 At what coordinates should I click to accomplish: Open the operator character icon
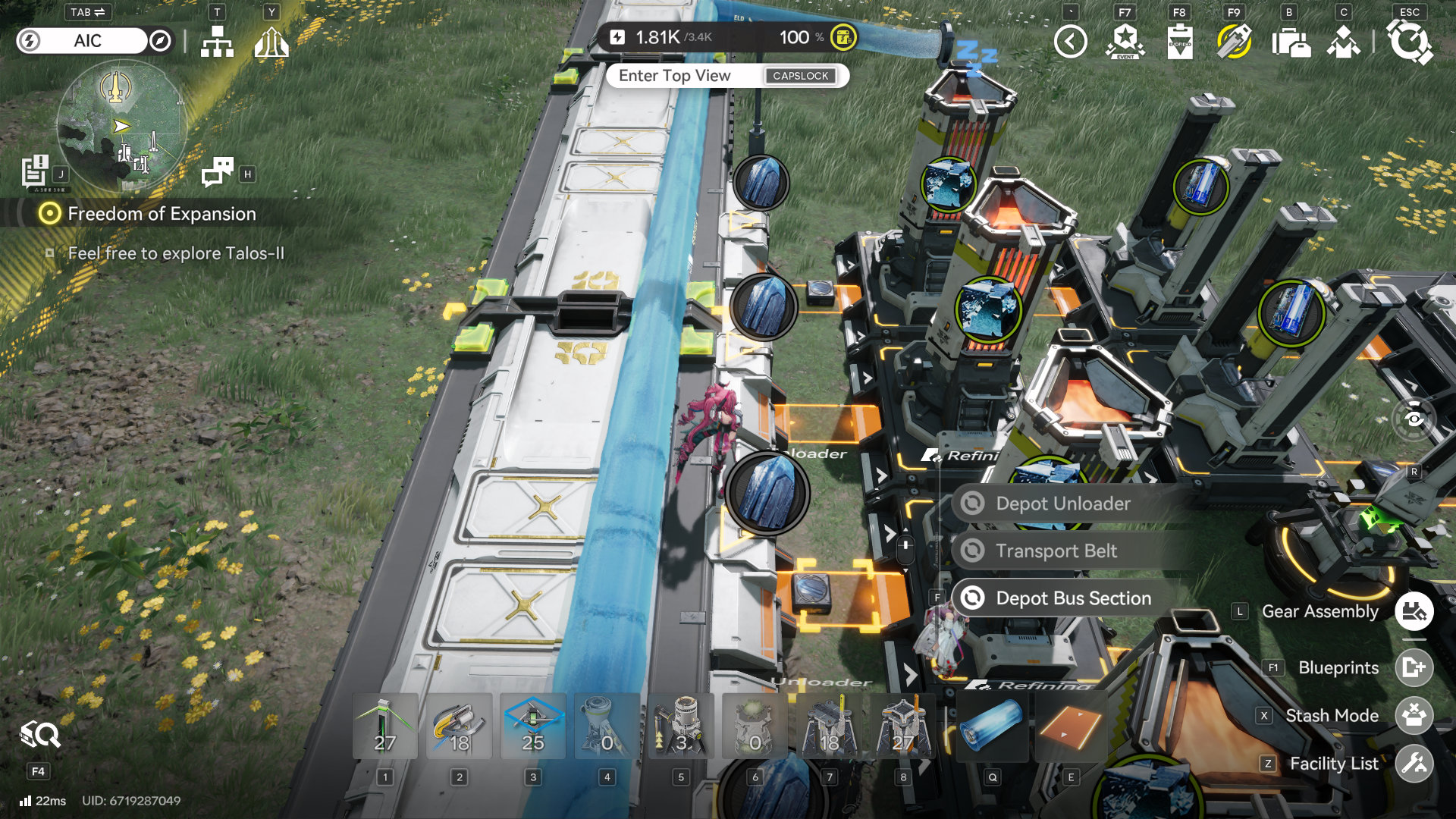[1344, 42]
